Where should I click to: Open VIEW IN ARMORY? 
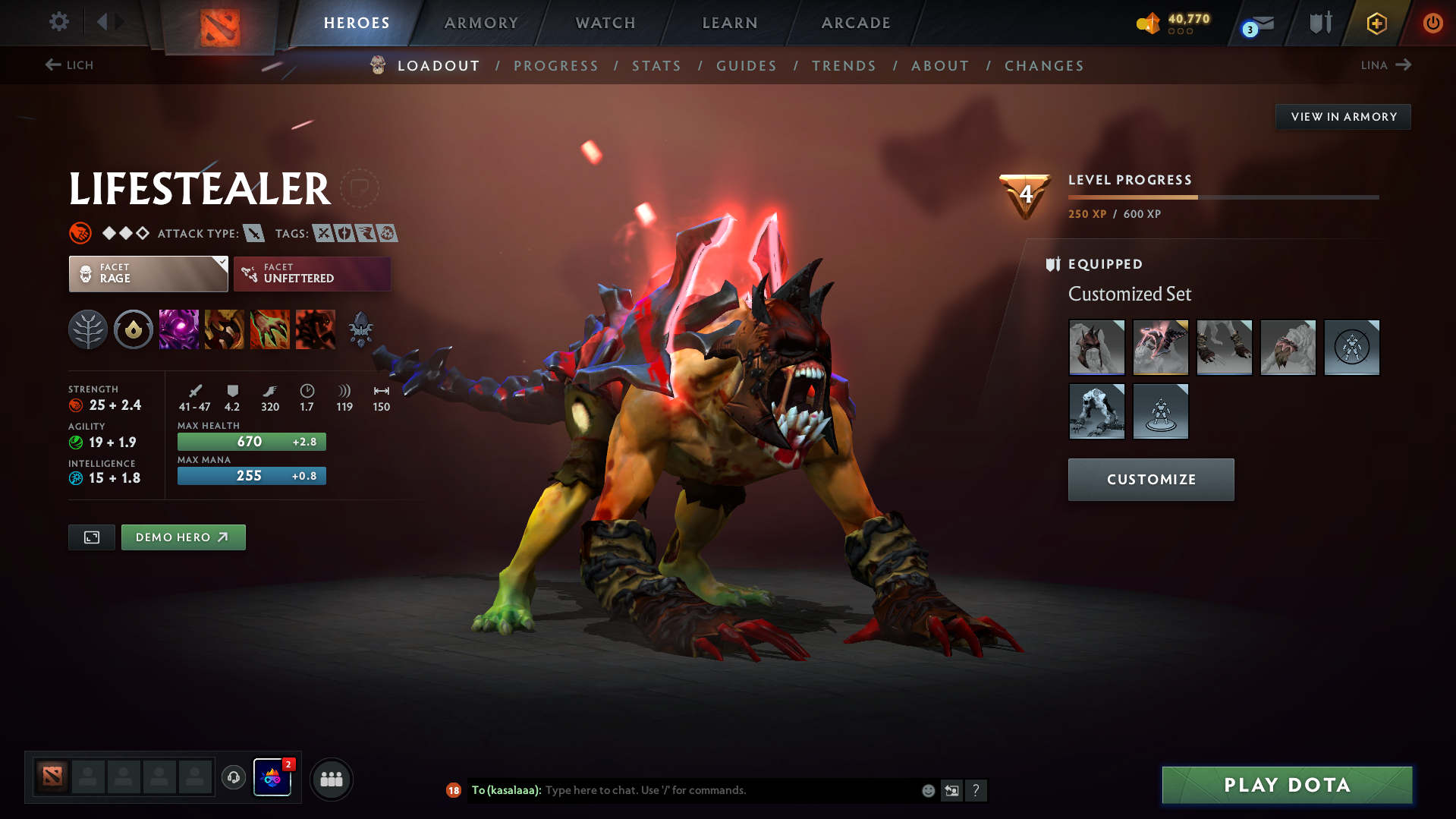click(1343, 116)
